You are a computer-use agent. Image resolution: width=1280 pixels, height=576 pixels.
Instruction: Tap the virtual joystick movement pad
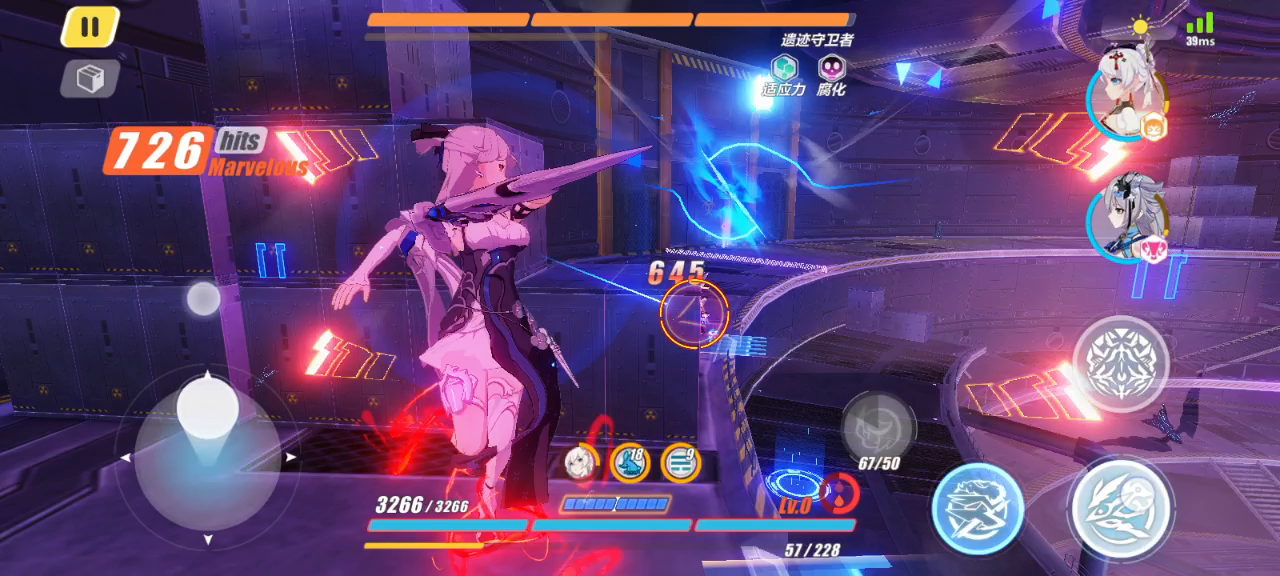tap(208, 456)
